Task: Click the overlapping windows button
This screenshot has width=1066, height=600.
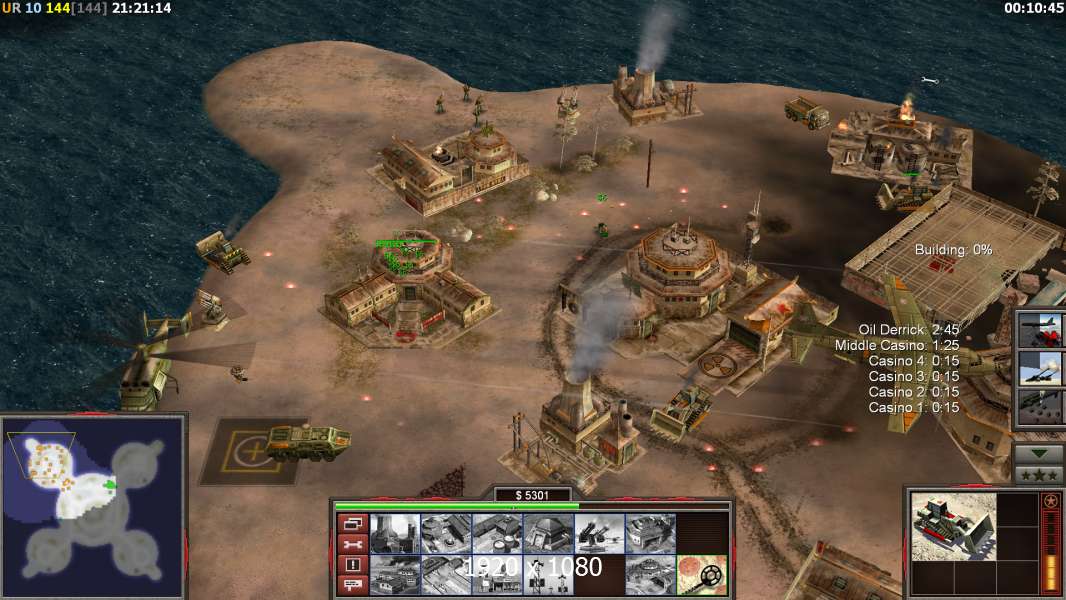Action: point(351,523)
